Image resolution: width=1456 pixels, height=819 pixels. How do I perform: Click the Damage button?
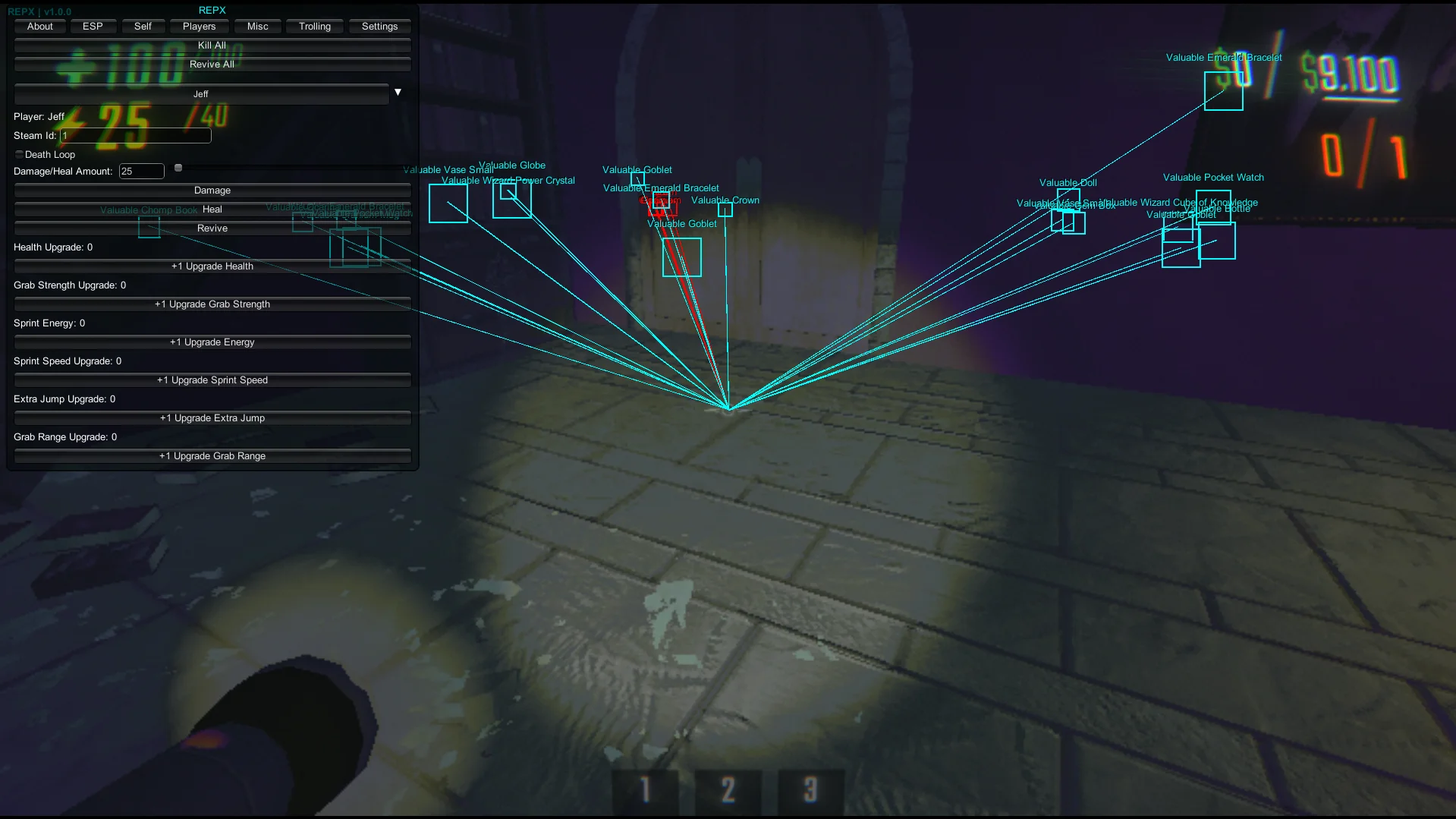pyautogui.click(x=212, y=191)
